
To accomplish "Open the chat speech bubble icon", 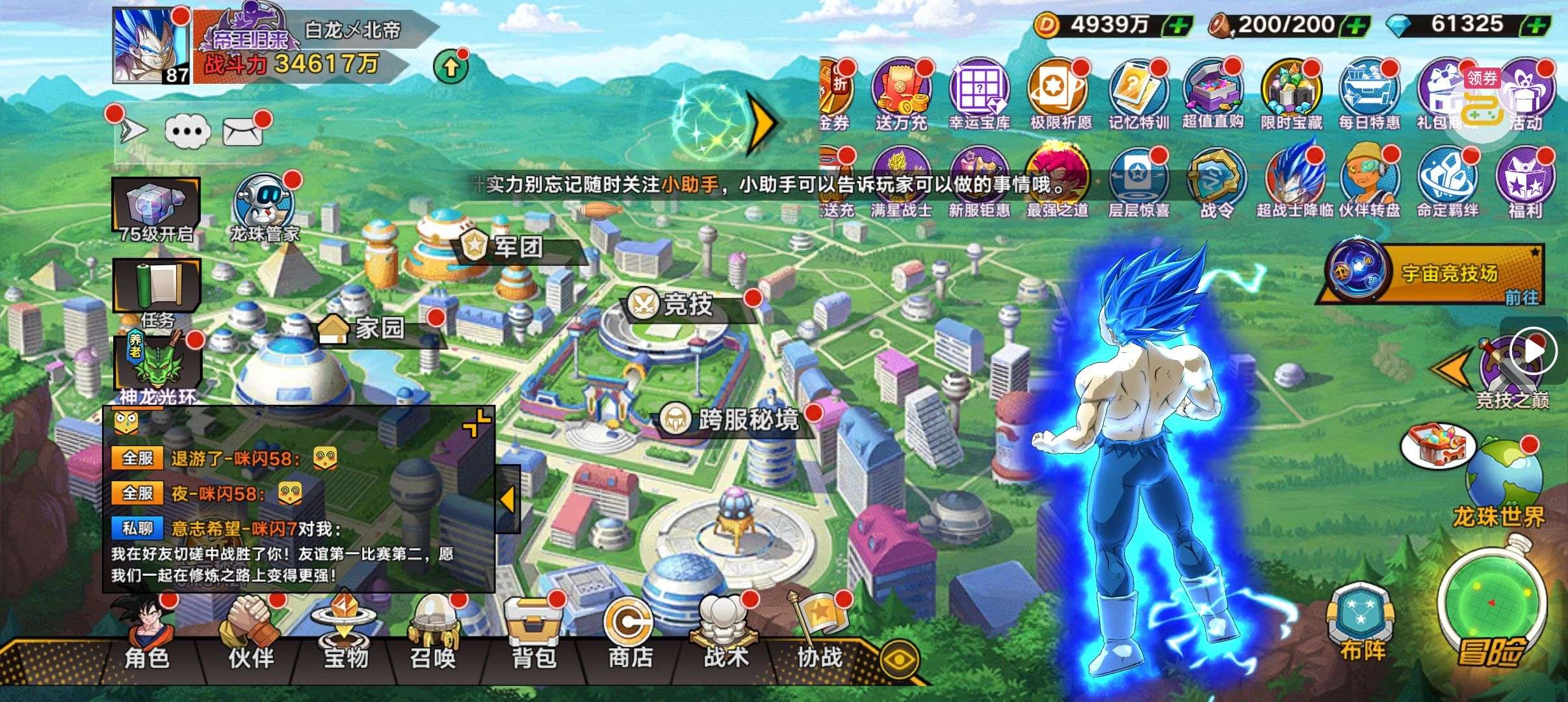I will click(x=188, y=132).
